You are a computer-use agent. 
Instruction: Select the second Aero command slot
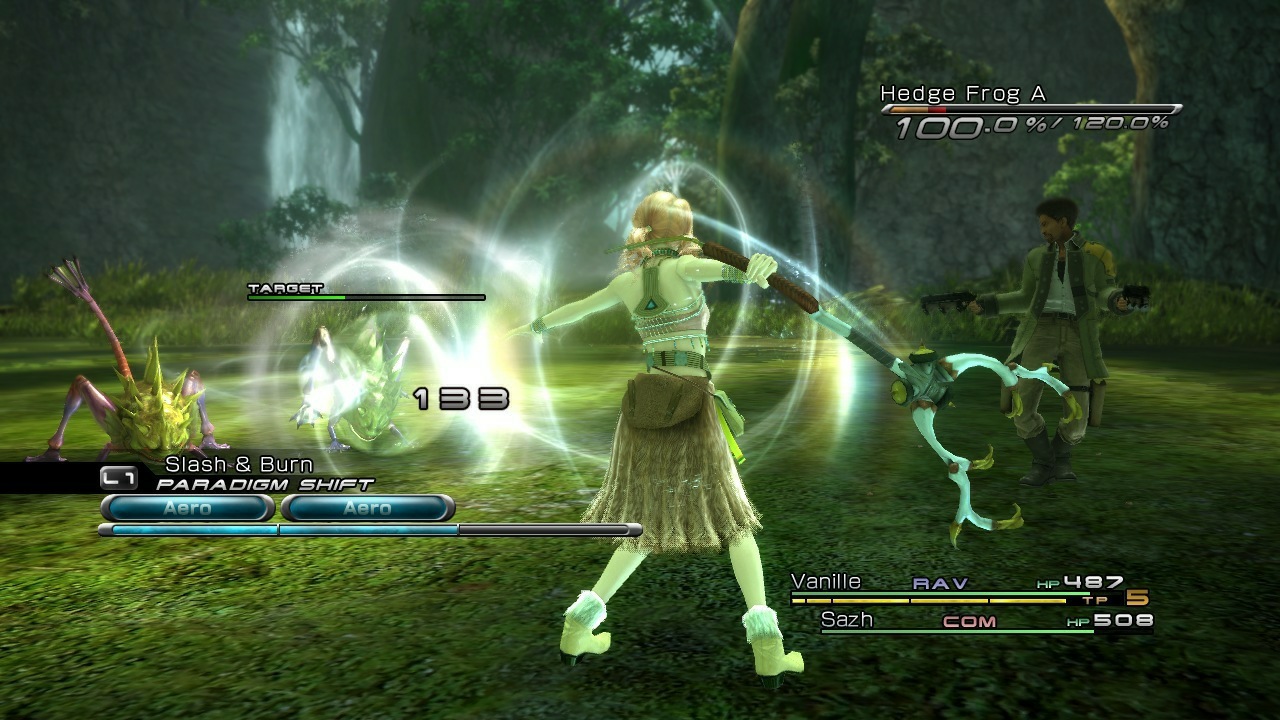tap(369, 509)
